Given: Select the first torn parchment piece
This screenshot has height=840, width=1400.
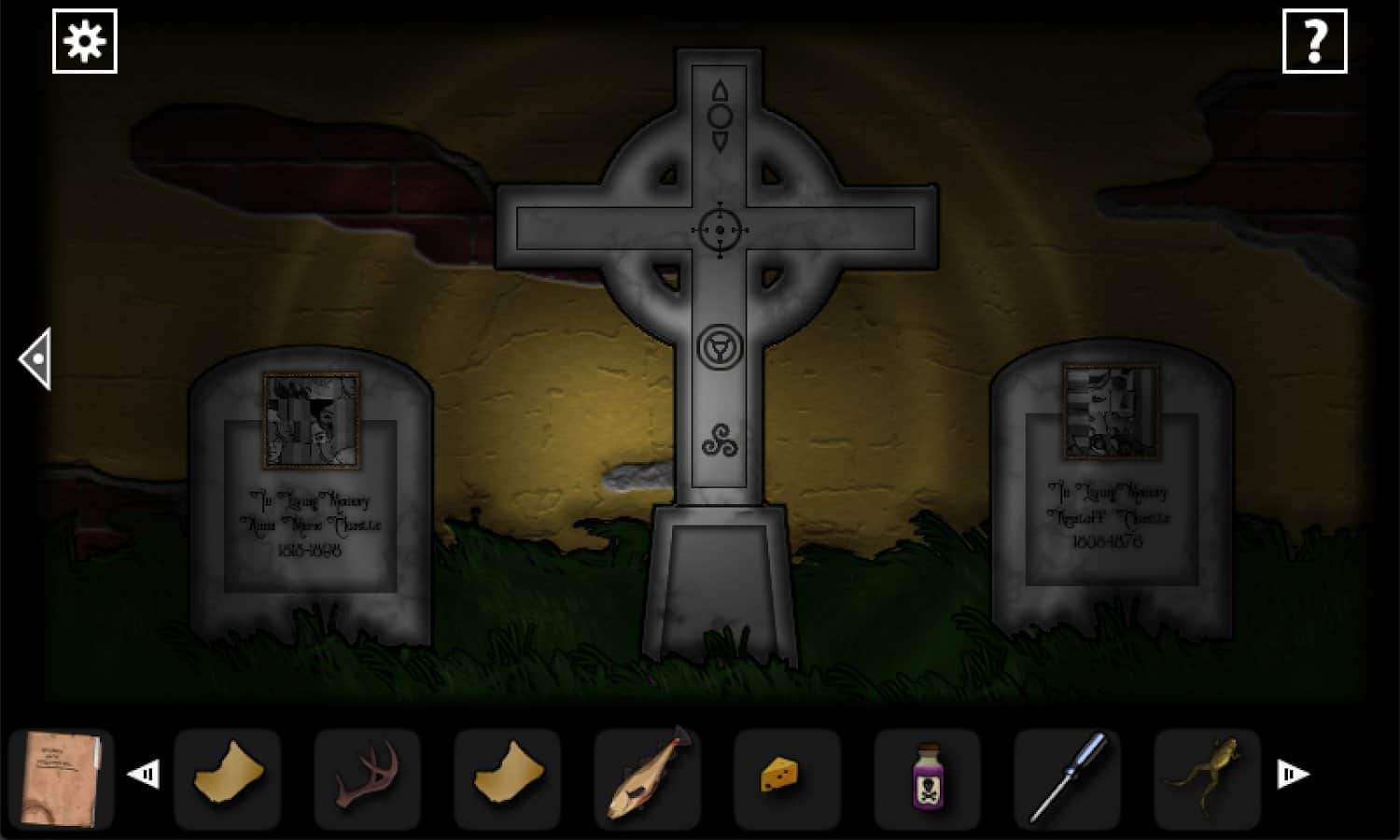Looking at the screenshot, I should 227,775.
